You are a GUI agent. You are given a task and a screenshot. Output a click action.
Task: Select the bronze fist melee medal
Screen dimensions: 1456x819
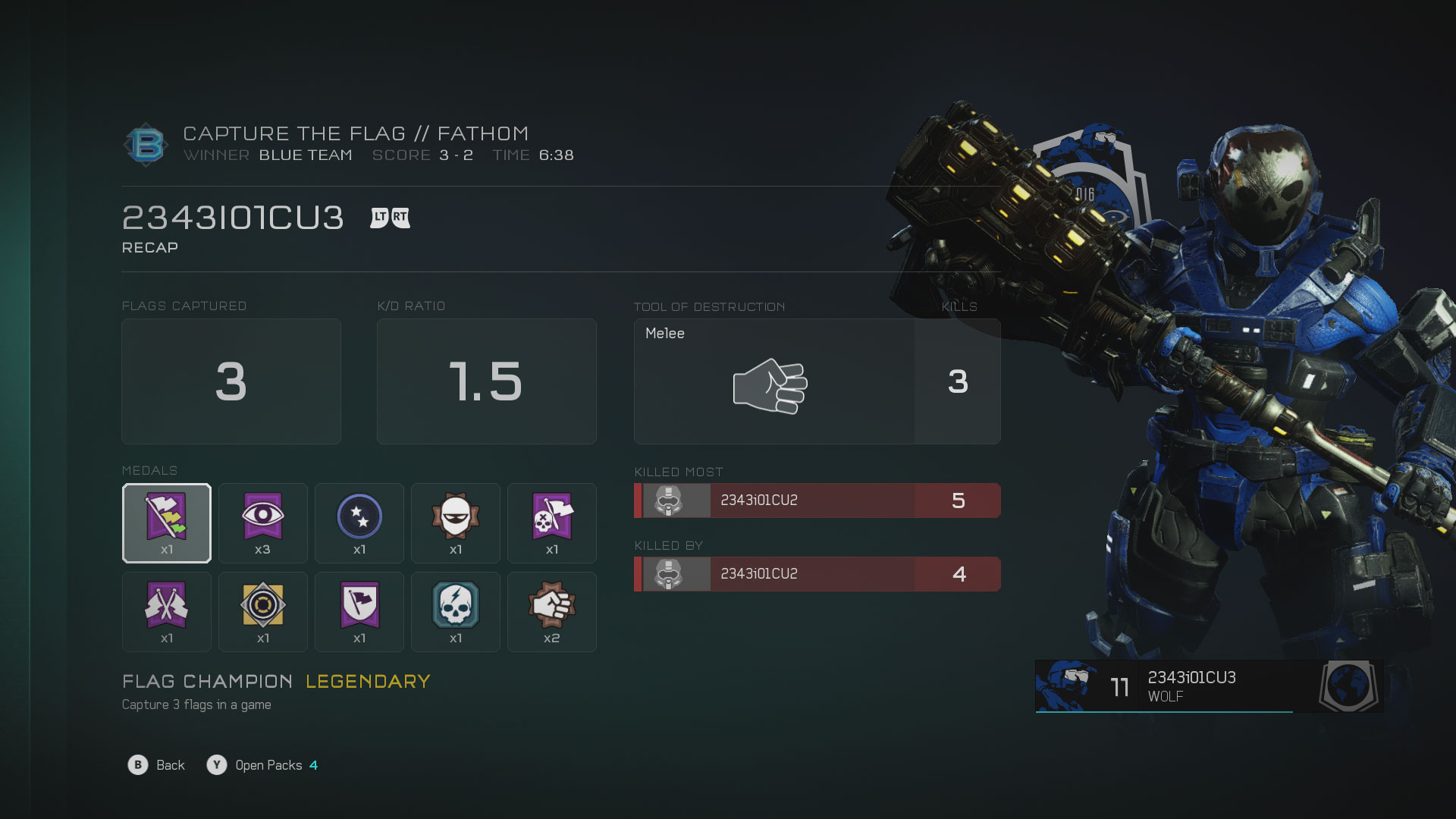coord(552,612)
